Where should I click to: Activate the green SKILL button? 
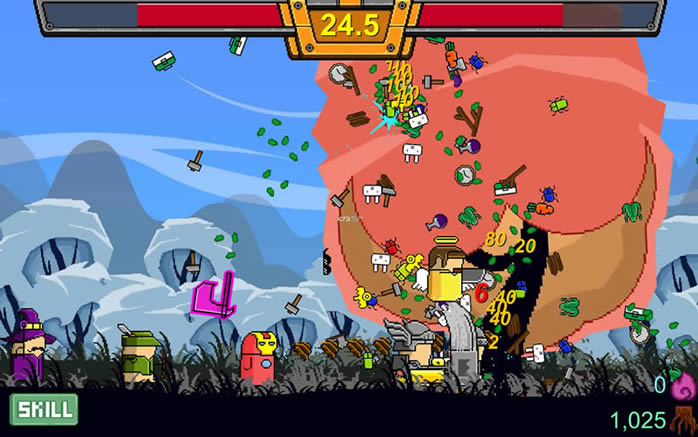click(x=43, y=409)
